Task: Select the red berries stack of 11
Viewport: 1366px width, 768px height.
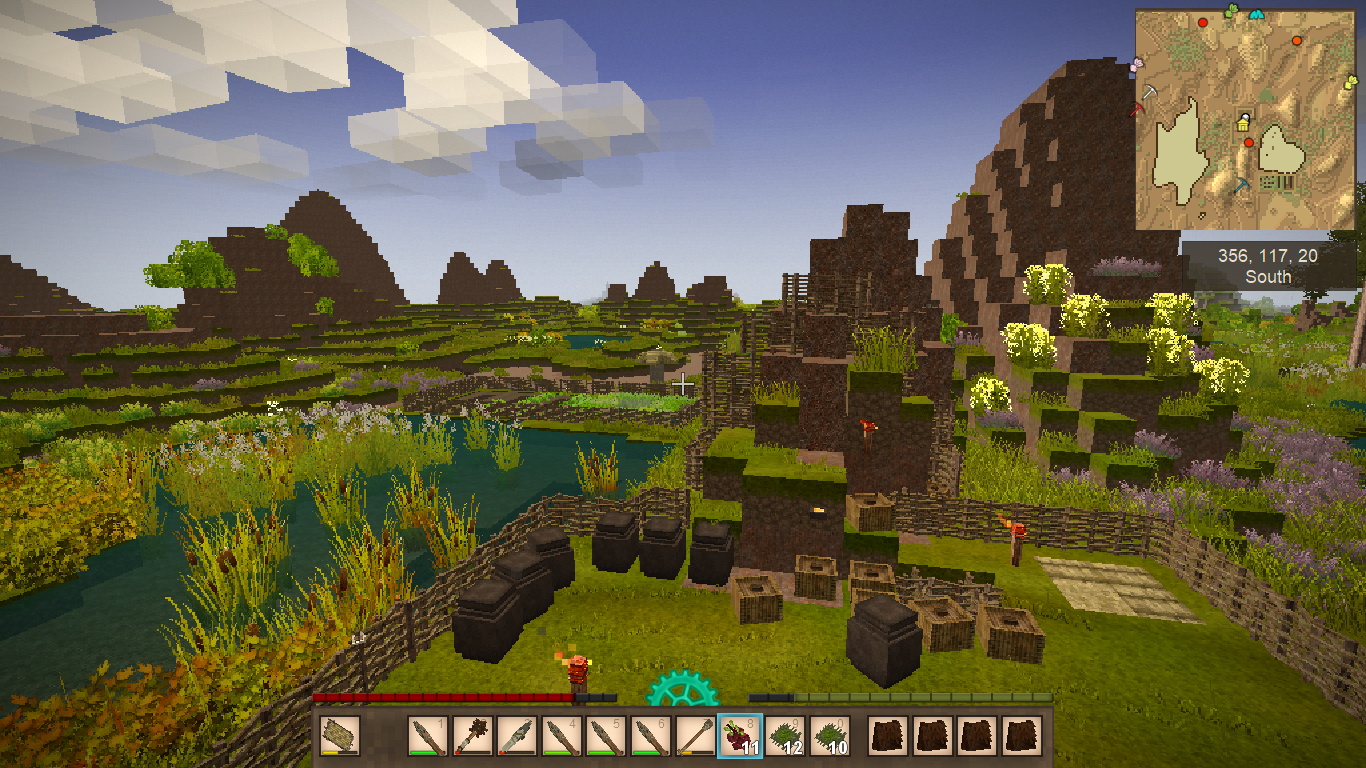Action: click(x=740, y=737)
